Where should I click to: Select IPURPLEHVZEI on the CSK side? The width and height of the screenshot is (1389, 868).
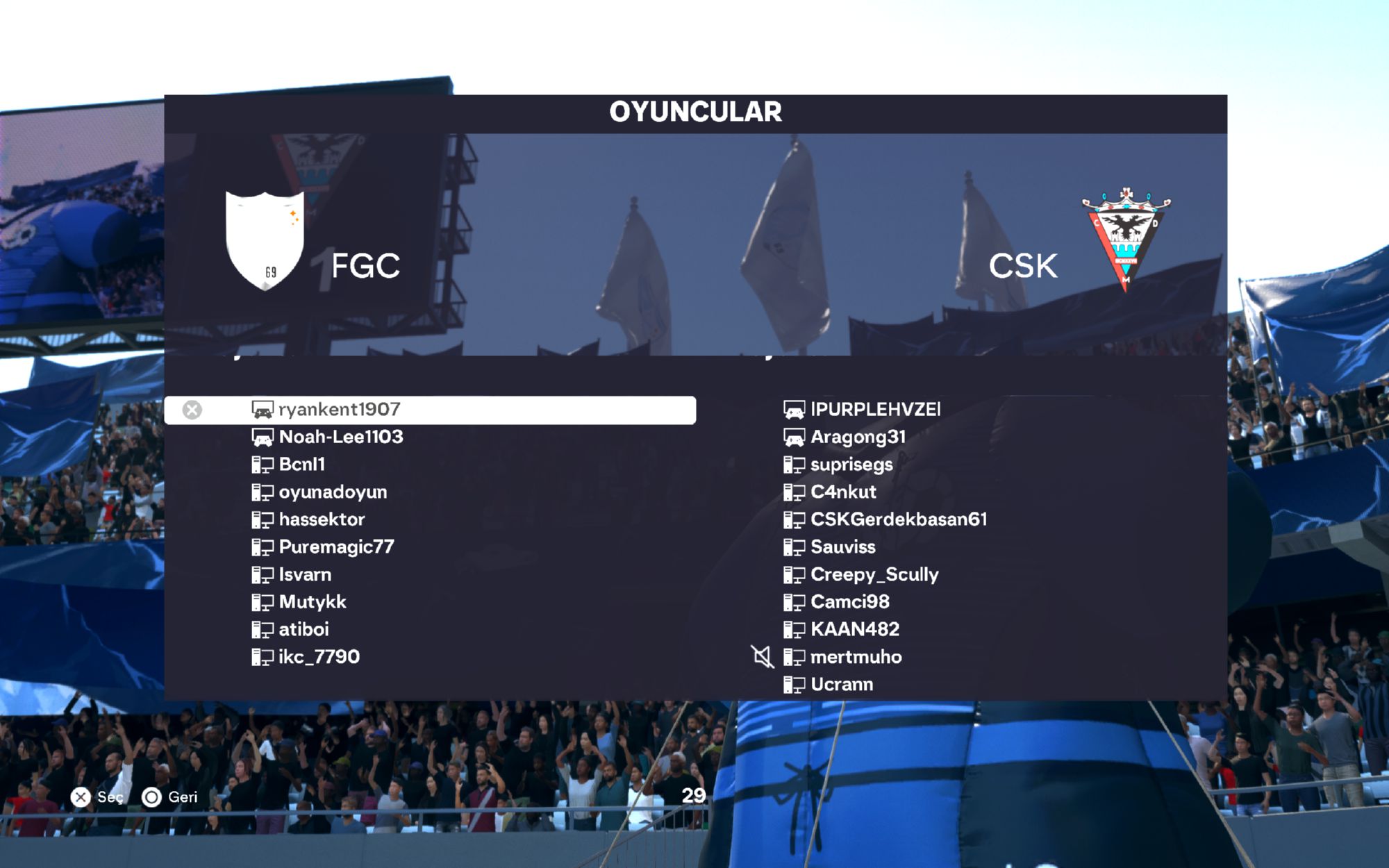pos(875,410)
